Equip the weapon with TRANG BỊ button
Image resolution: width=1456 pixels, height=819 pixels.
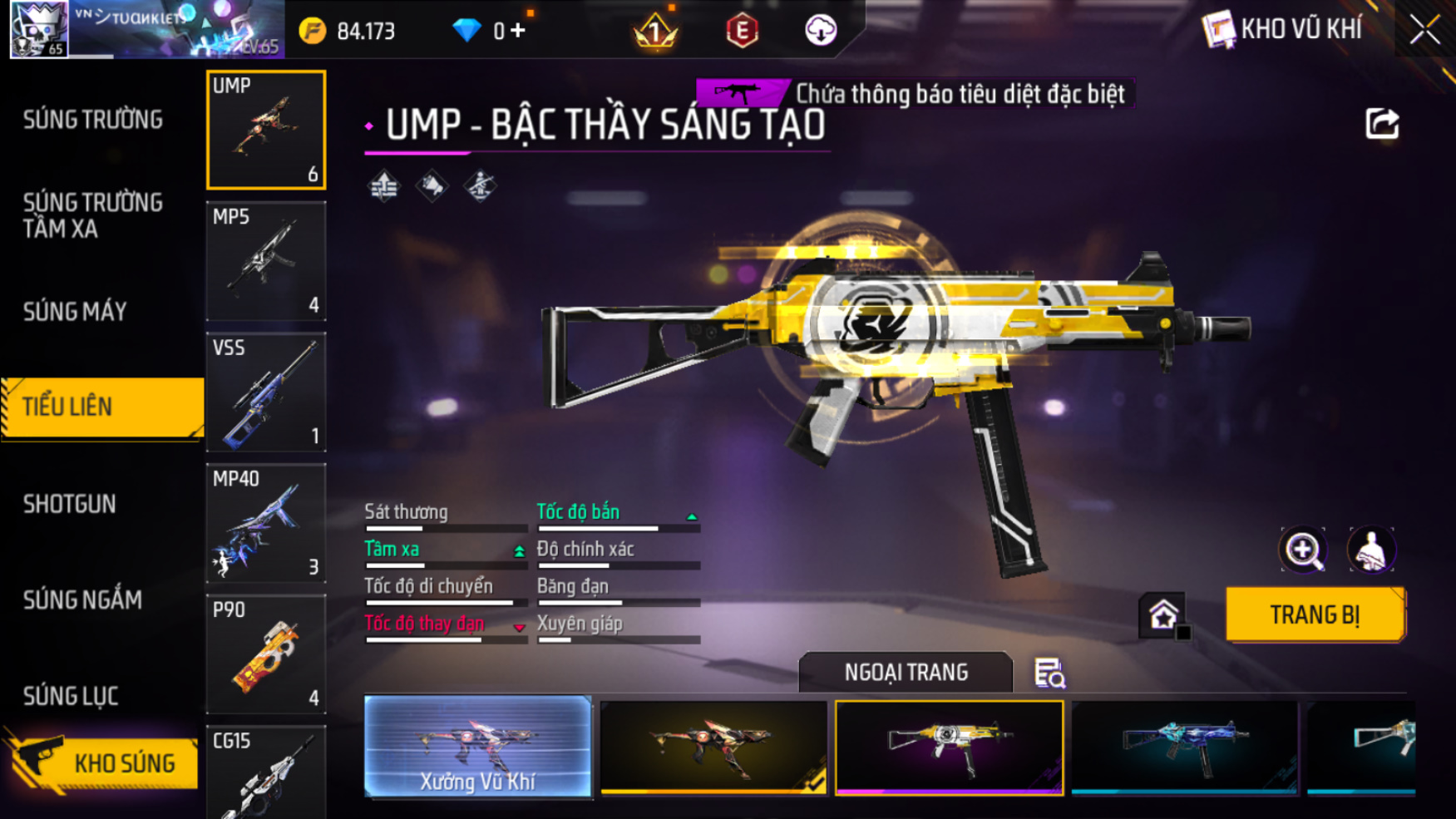1315,614
